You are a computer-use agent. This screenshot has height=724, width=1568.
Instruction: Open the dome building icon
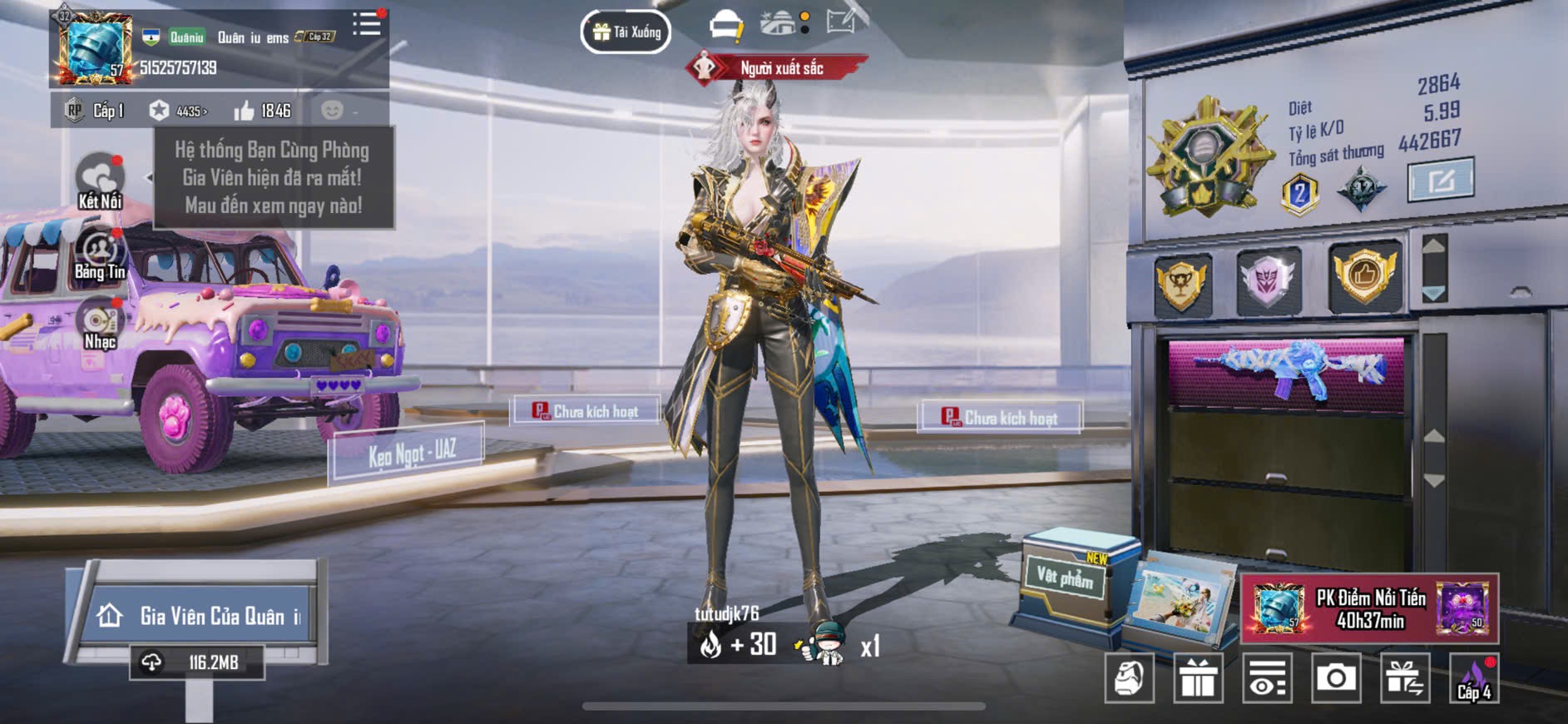click(779, 23)
